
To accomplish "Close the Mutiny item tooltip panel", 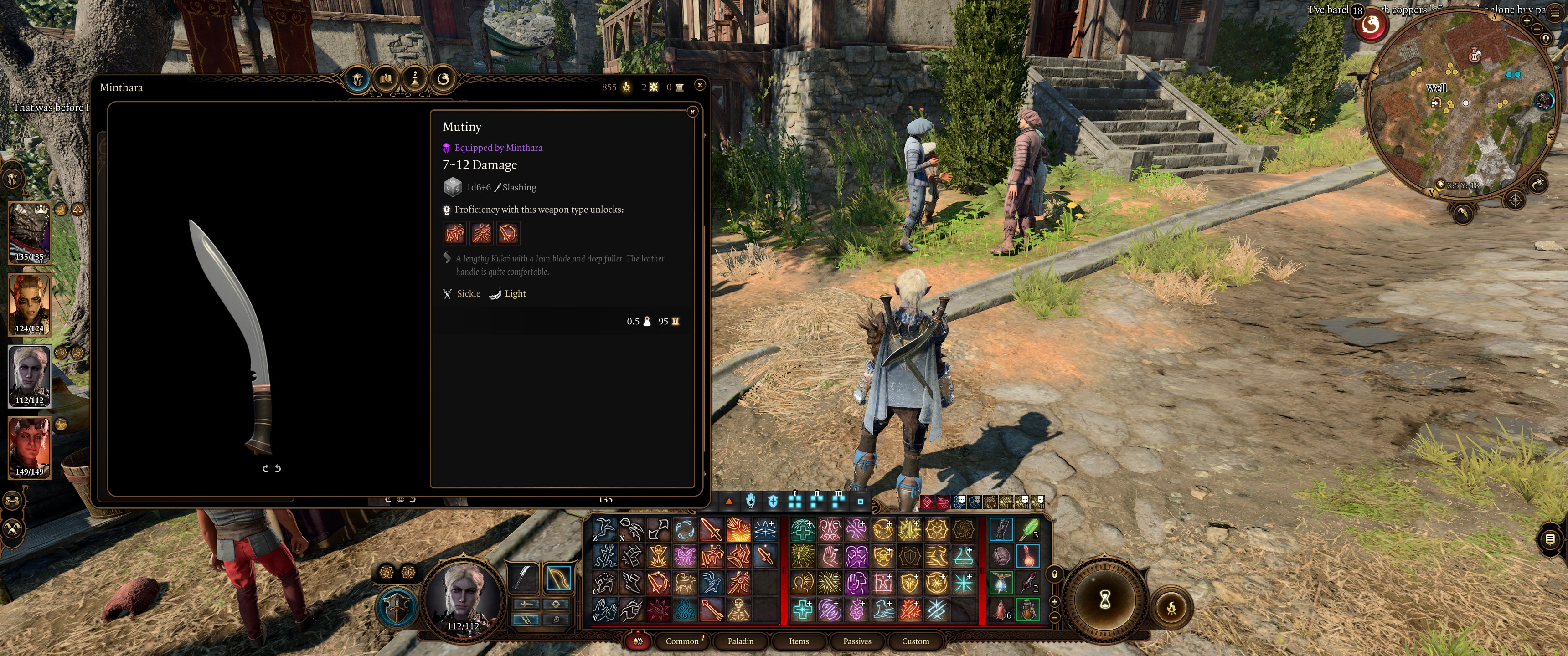I will tap(692, 112).
